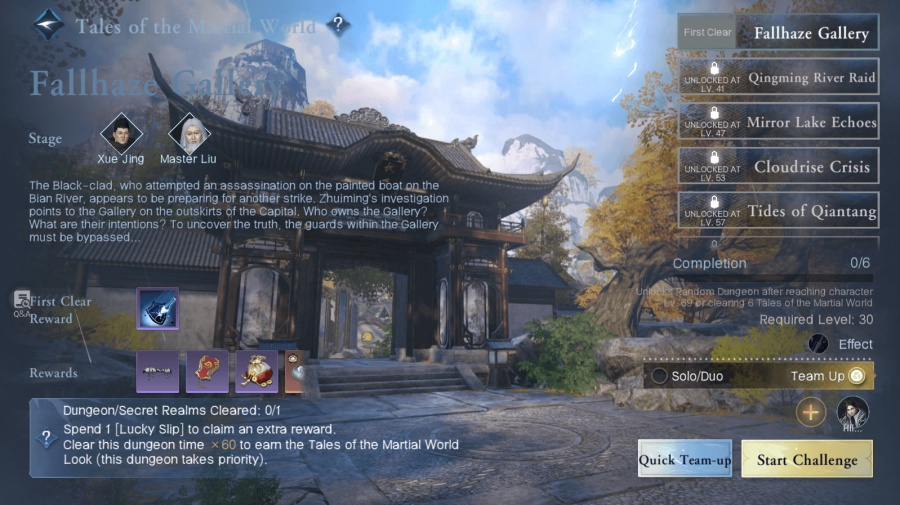The height and width of the screenshot is (505, 900).
Task: Open the Q&A side icon
Action: [22, 302]
